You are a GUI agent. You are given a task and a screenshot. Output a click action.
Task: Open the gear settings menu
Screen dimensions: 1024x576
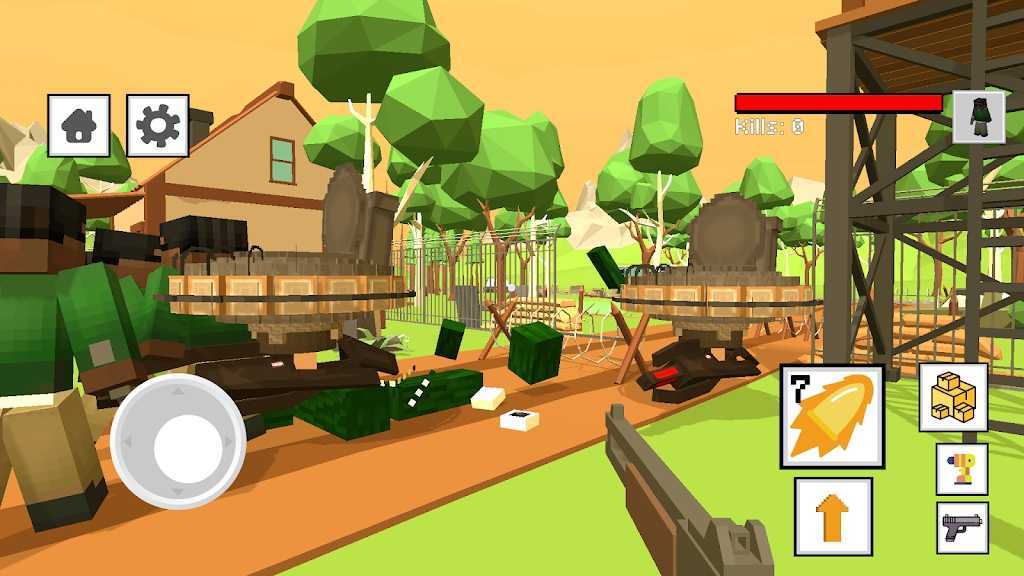158,126
